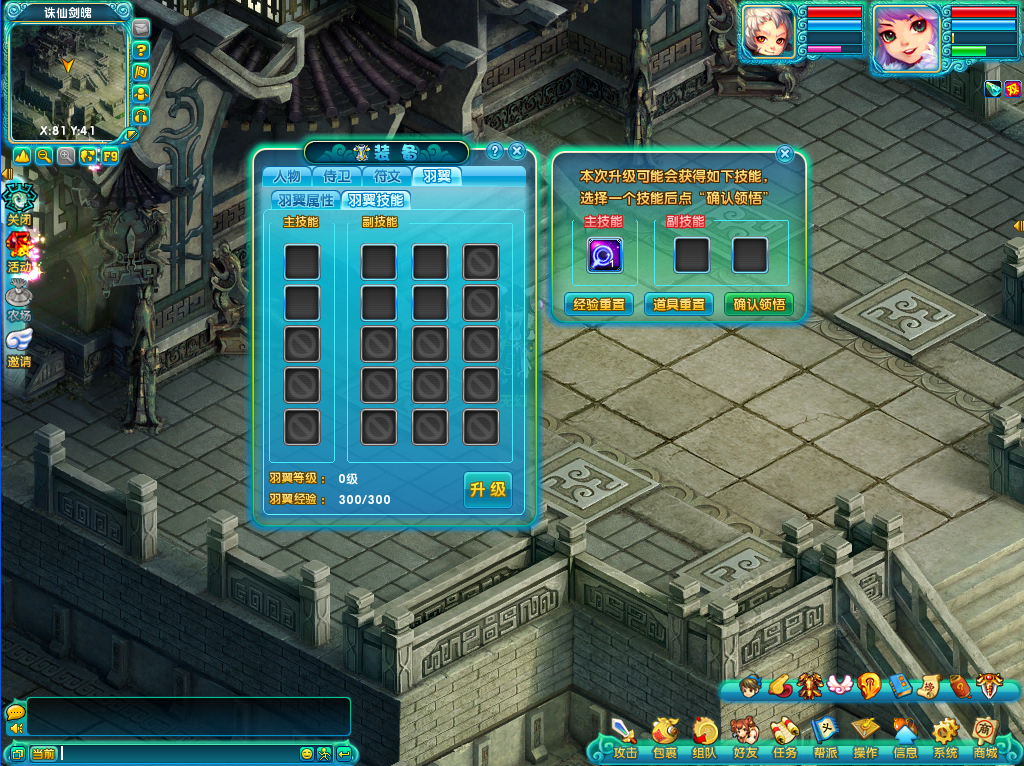Open the 任务 quest scroll menu
1024x766 pixels.
(x=784, y=738)
